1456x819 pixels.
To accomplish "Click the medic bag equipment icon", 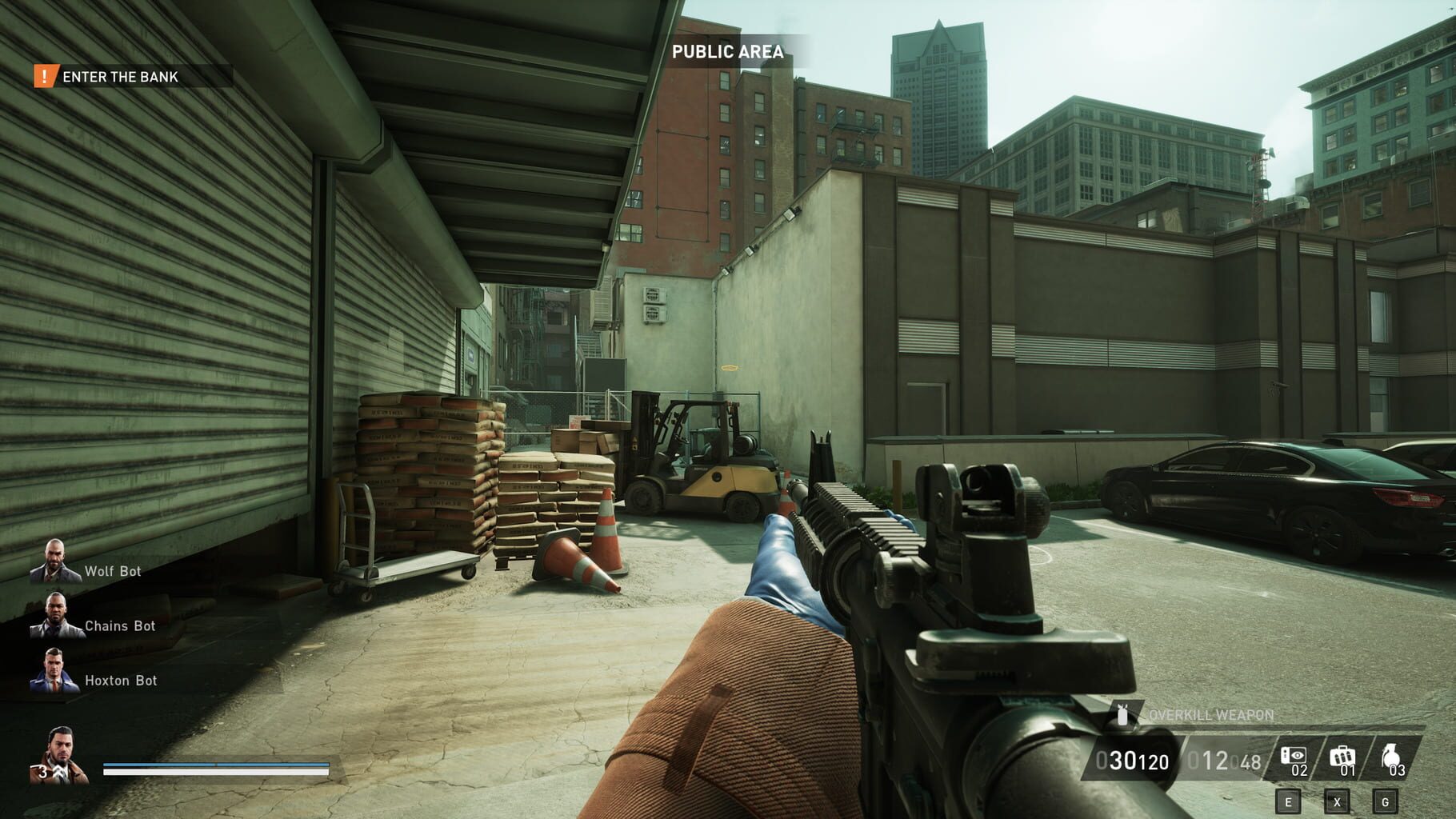I will tap(1342, 757).
